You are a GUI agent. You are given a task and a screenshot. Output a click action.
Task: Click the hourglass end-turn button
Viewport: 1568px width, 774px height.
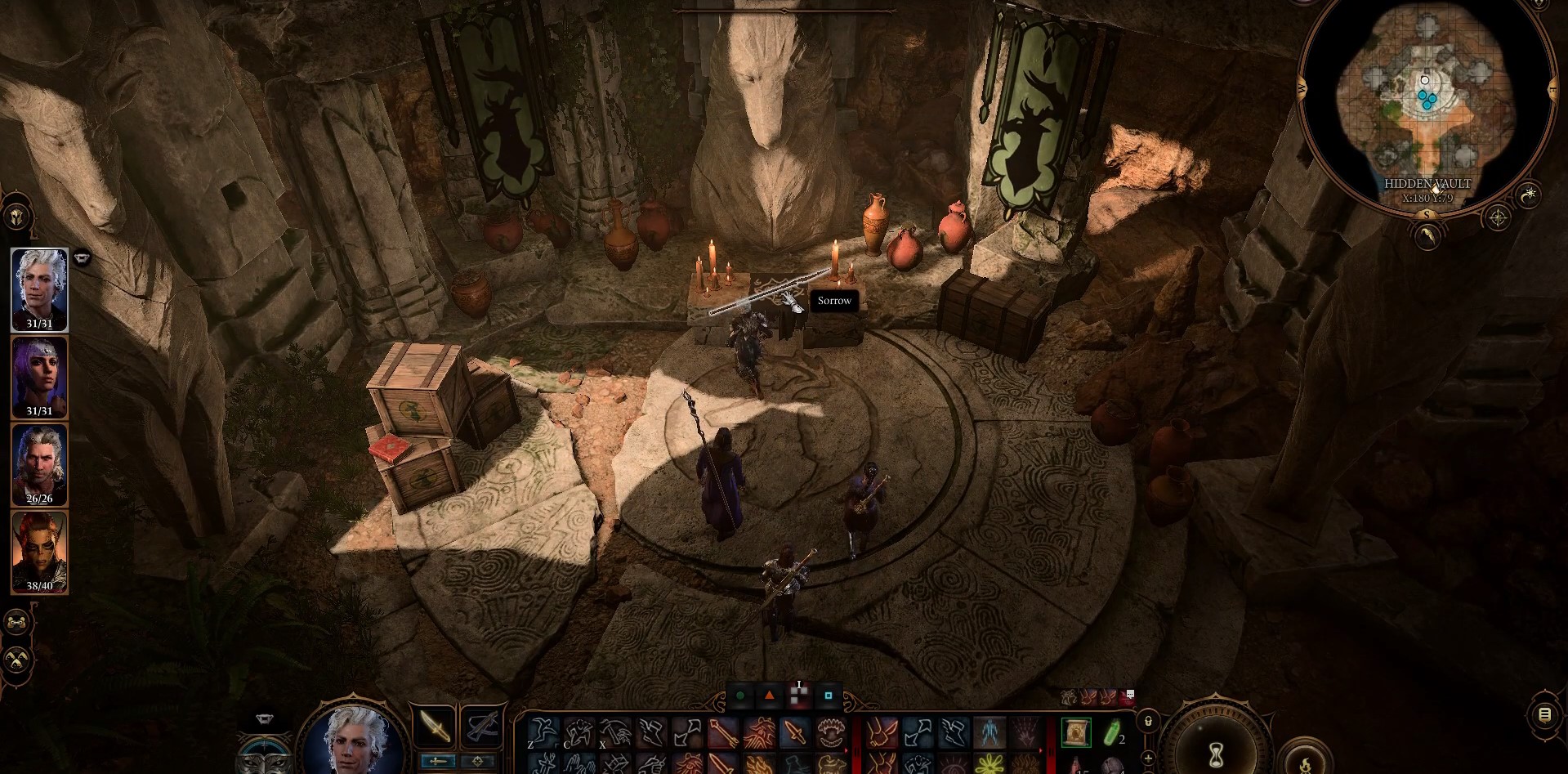[x=1216, y=749]
